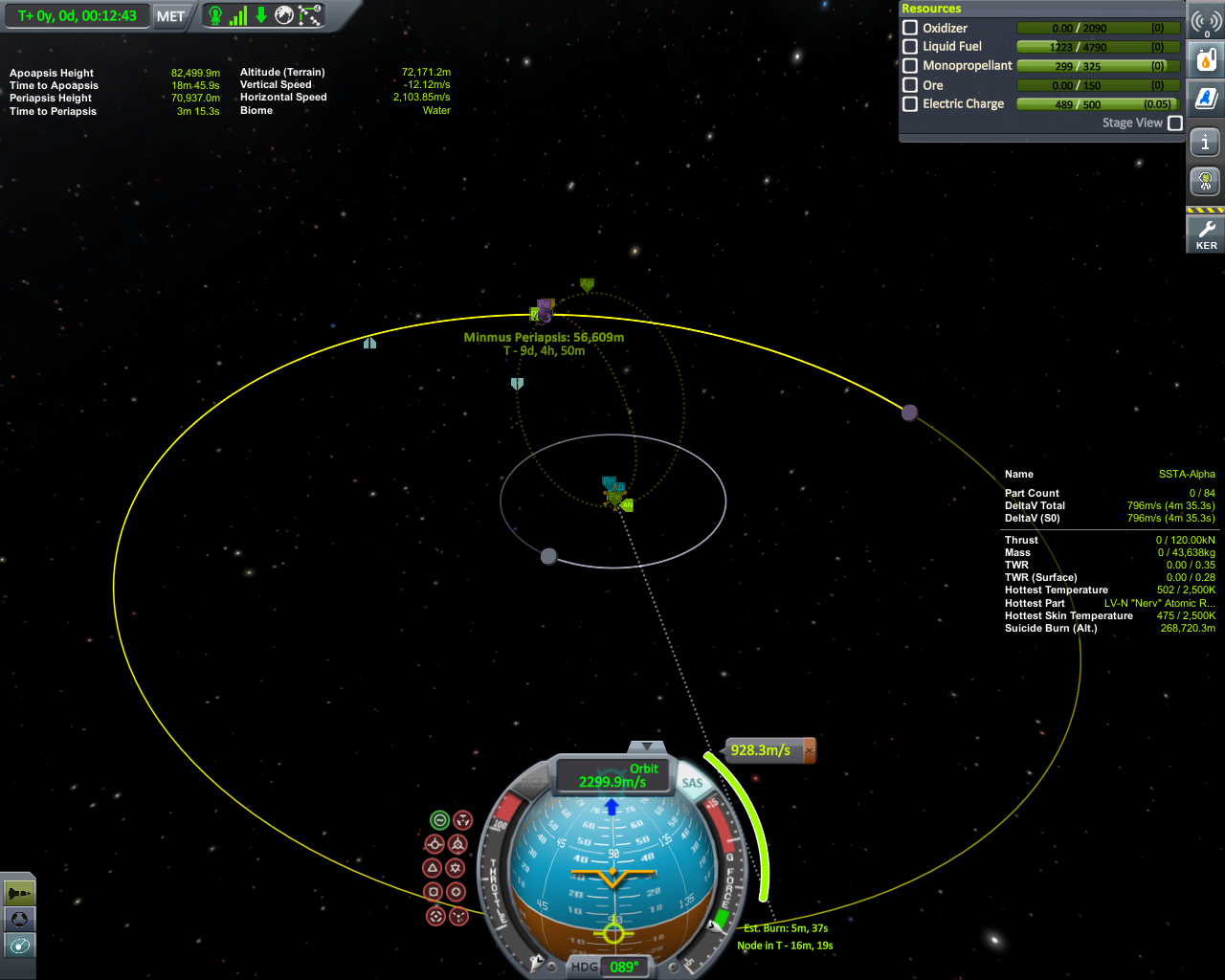Viewport: 1225px width, 980px height.
Task: Toggle SAS on the navball
Action: pos(692,783)
